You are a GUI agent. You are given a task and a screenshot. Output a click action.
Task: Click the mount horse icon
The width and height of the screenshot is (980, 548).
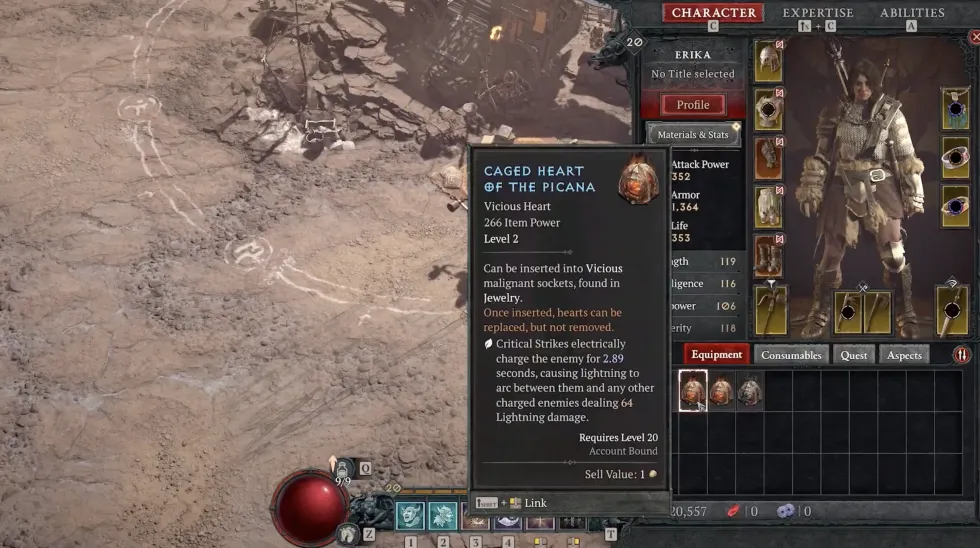(x=348, y=535)
